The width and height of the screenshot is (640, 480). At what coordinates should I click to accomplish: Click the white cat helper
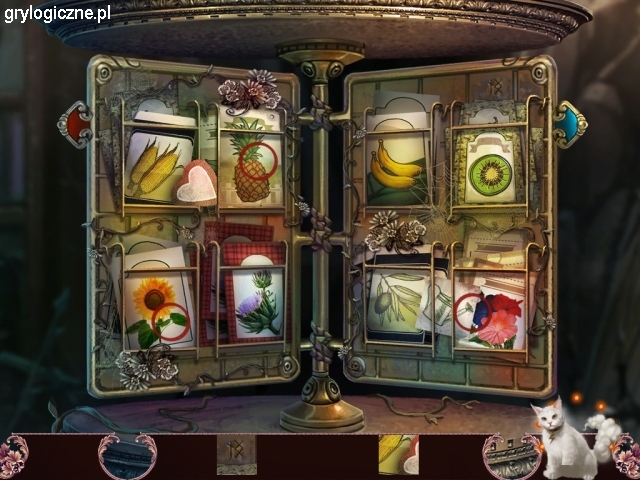(x=568, y=441)
